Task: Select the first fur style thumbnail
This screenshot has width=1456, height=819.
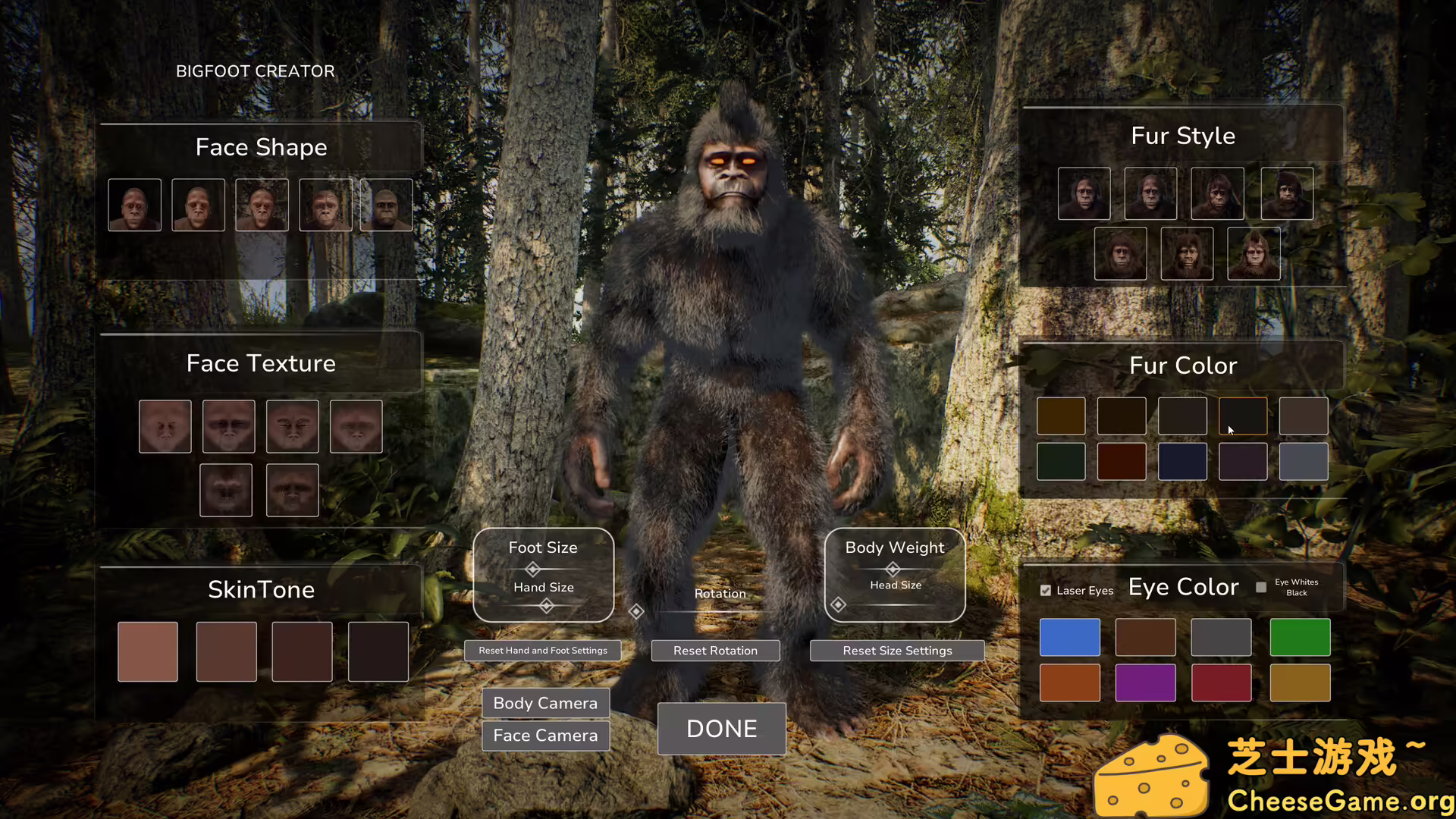Action: coord(1084,193)
